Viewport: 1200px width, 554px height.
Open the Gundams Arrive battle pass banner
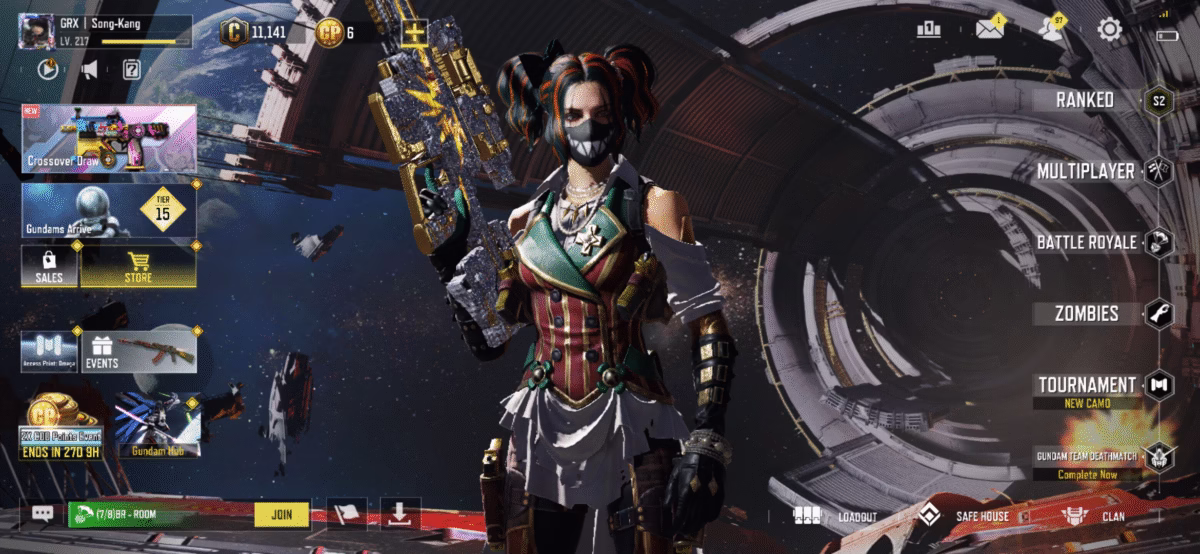tap(108, 209)
